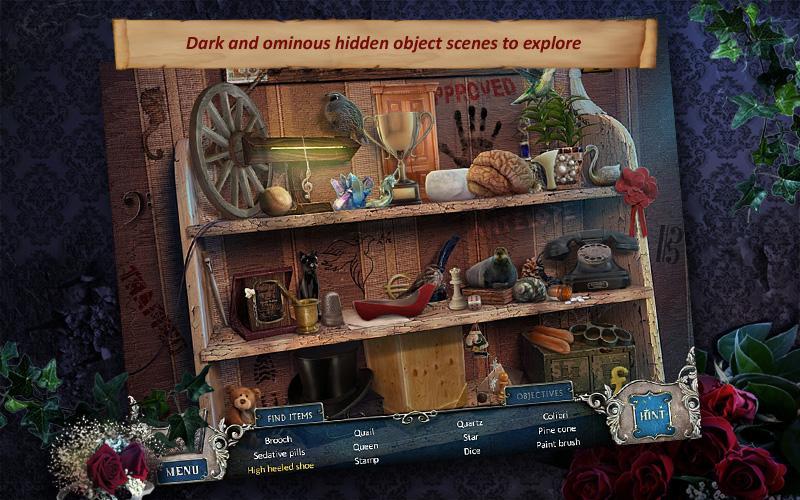Choose Dice in the find list

472,450
